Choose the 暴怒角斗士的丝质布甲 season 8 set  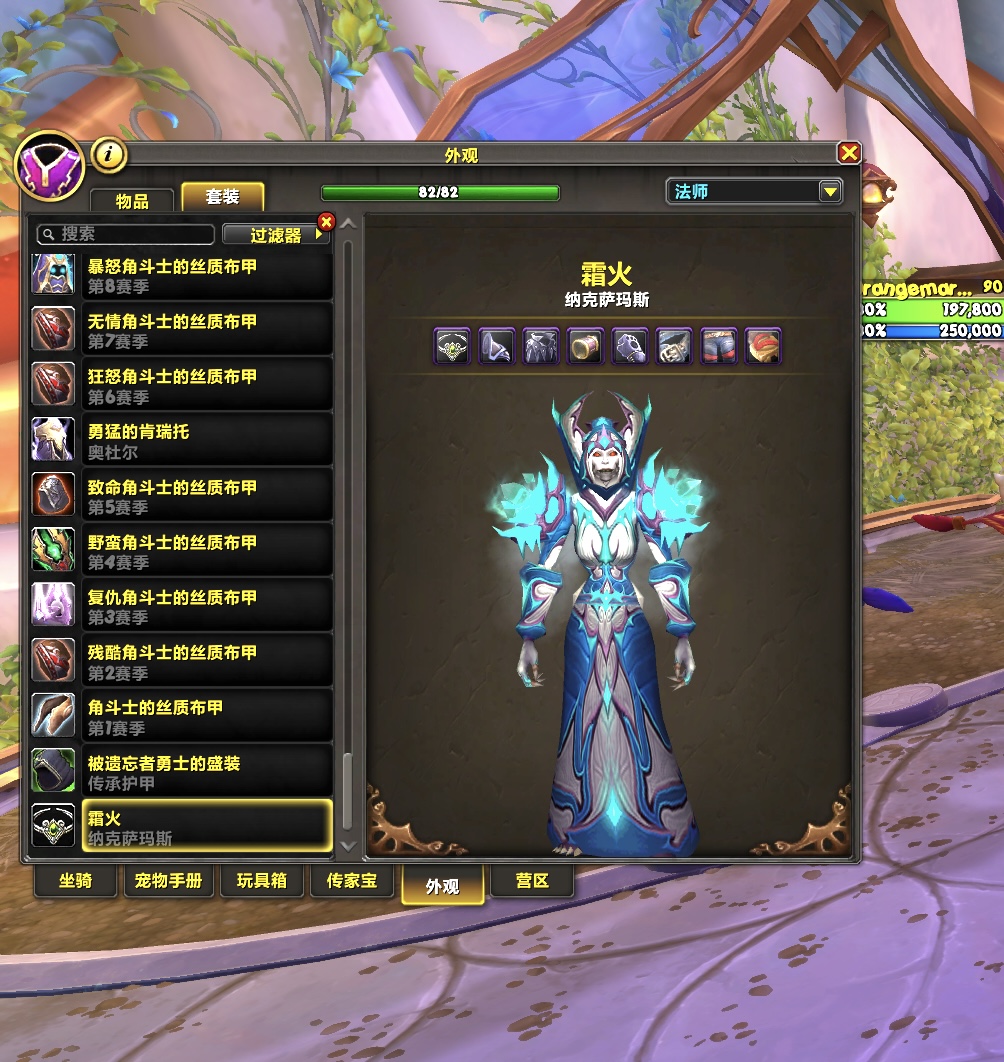(x=182, y=276)
